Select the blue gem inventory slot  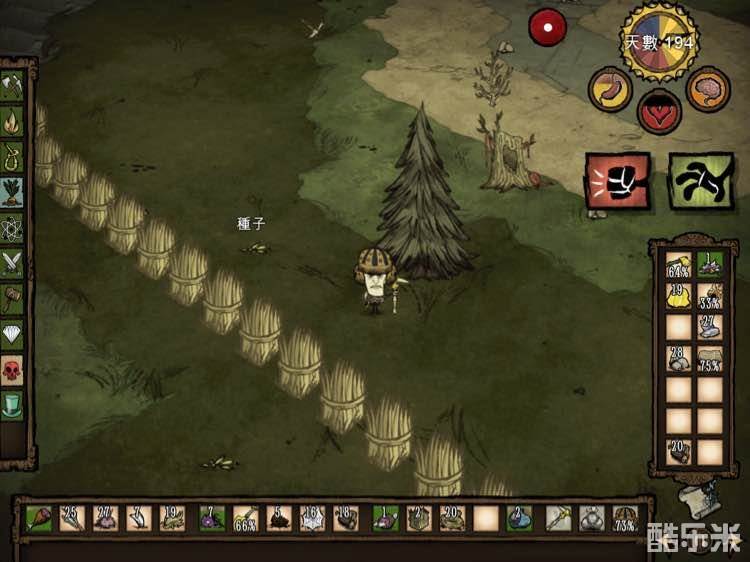519,518
